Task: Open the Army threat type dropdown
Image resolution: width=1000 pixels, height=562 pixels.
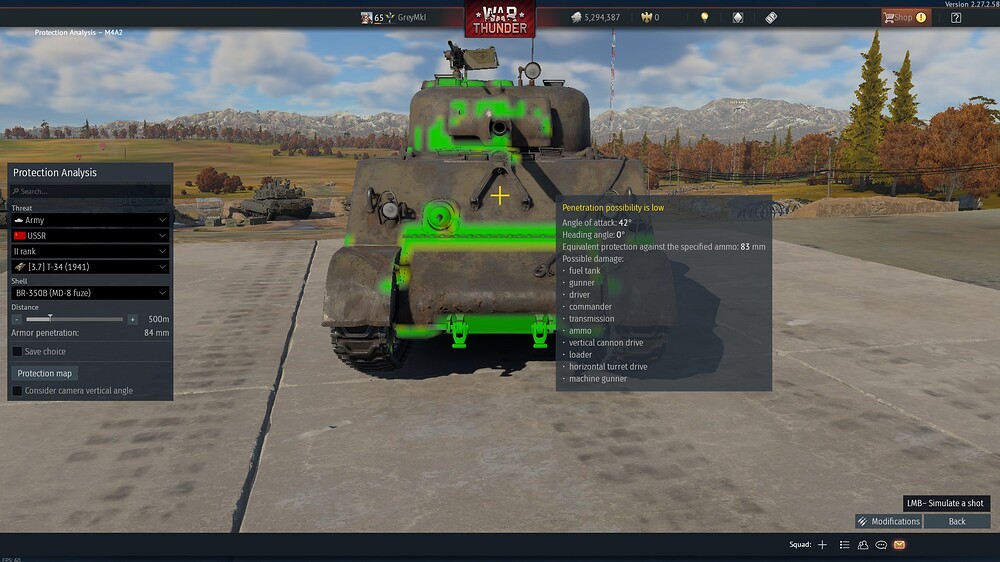Action: 90,220
